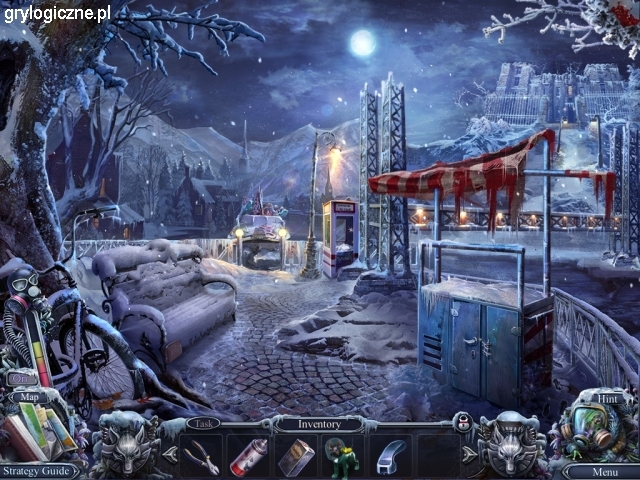Open the game Menu
This screenshot has width=640, height=480.
(604, 471)
